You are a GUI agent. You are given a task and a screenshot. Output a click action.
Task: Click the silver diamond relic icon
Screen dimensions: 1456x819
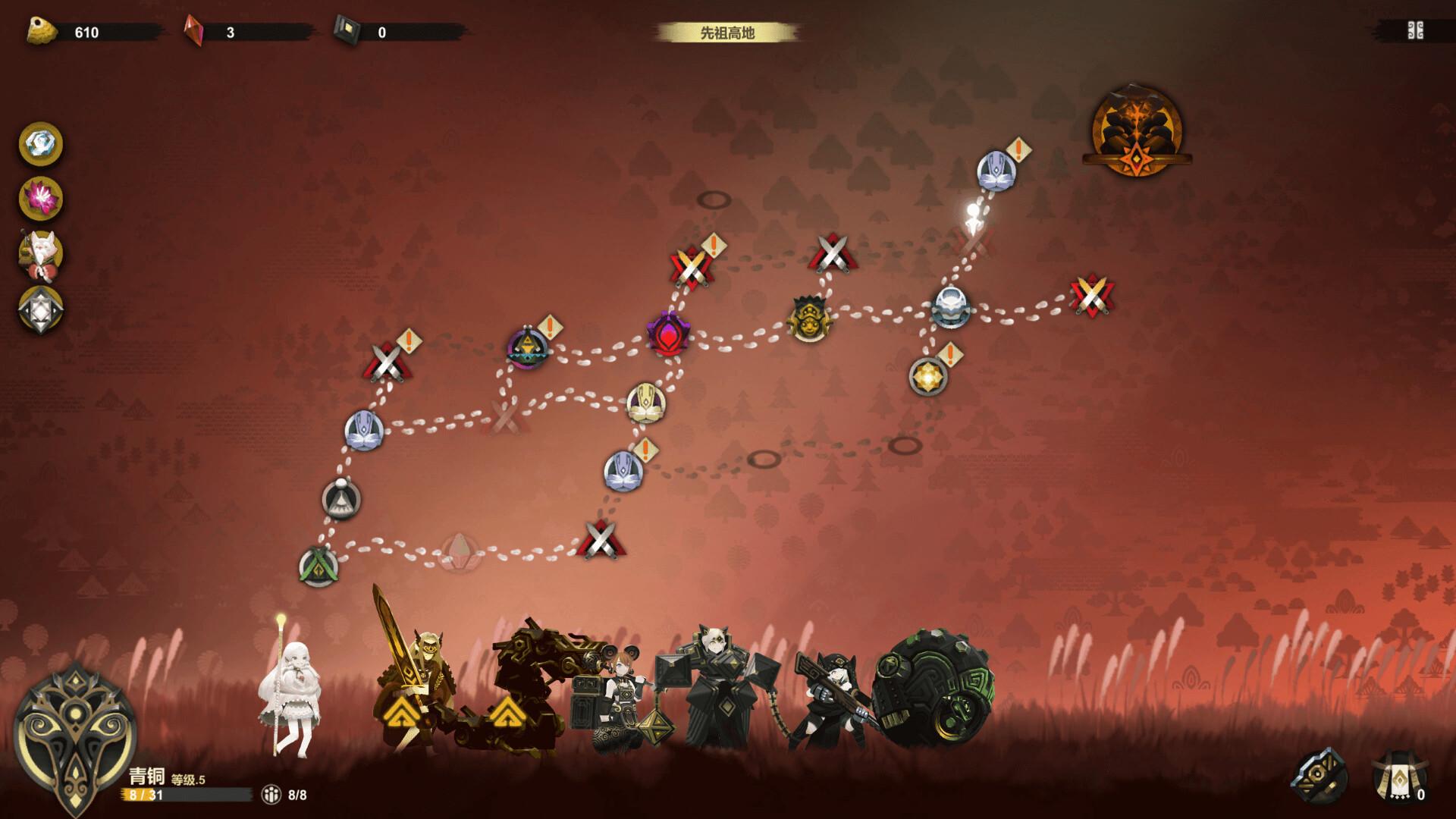41,310
